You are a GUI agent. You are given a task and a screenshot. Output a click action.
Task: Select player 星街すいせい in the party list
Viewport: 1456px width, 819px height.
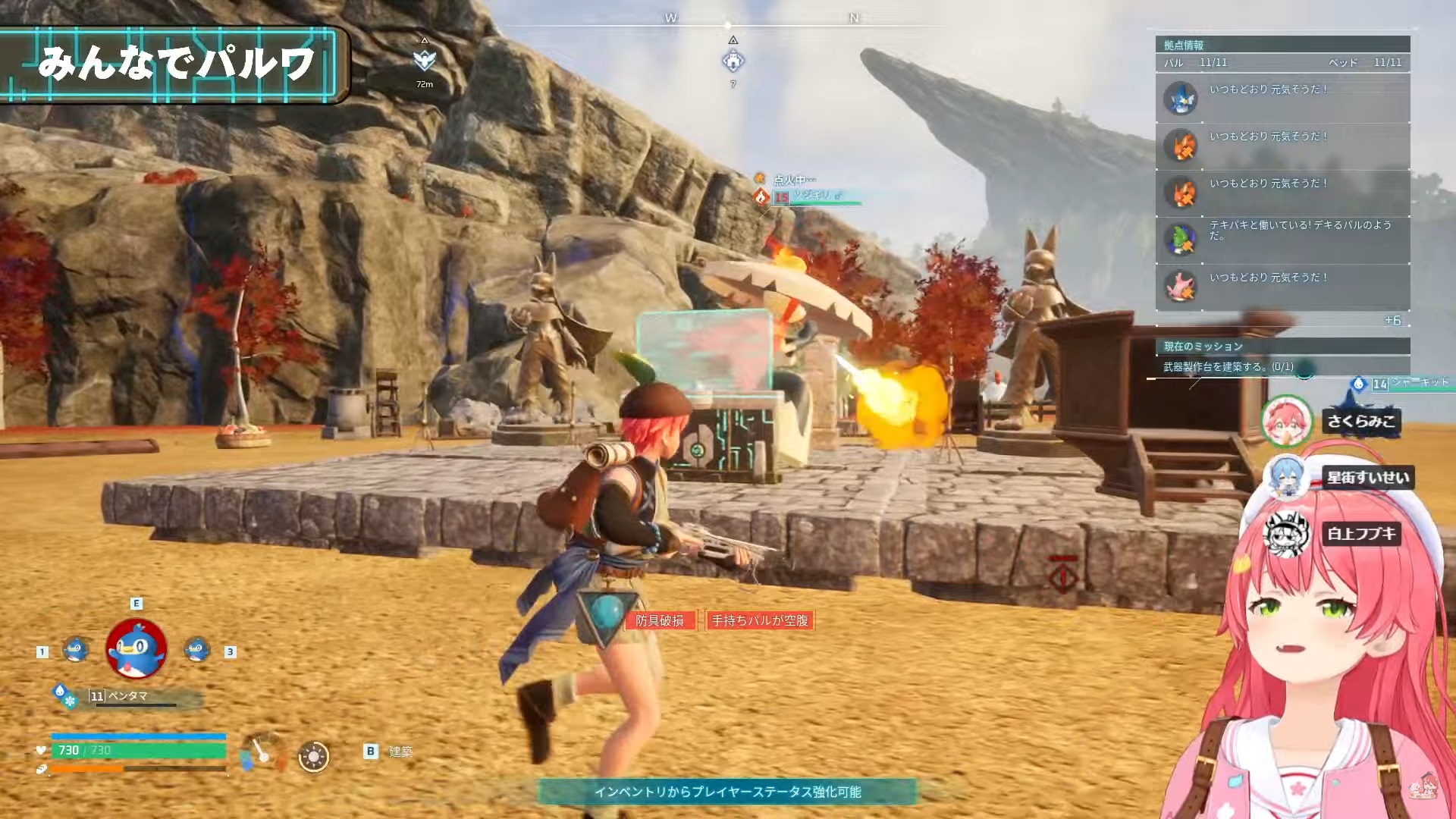[x=1367, y=478]
